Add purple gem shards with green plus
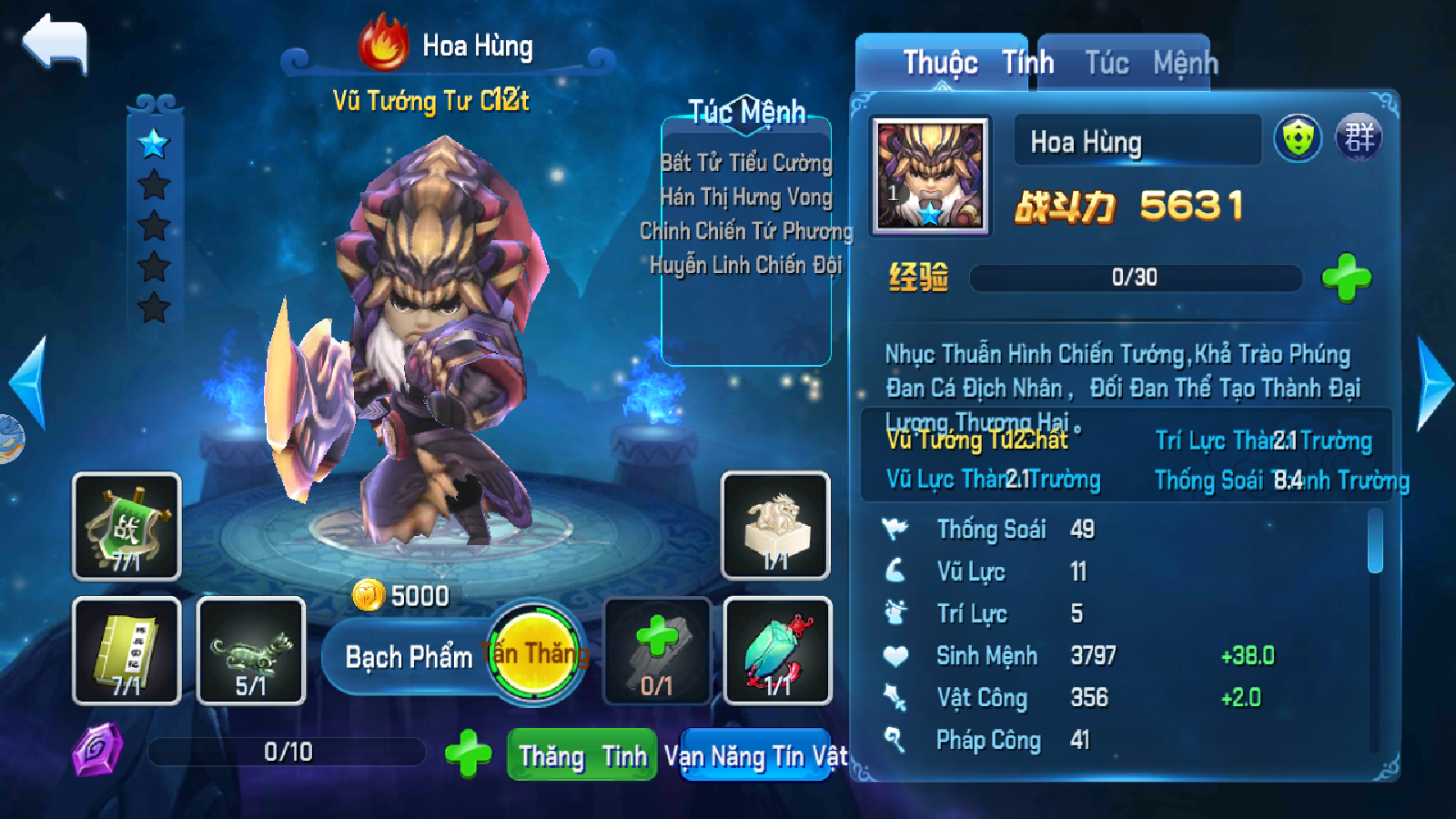This screenshot has height=819, width=1456. [x=468, y=753]
